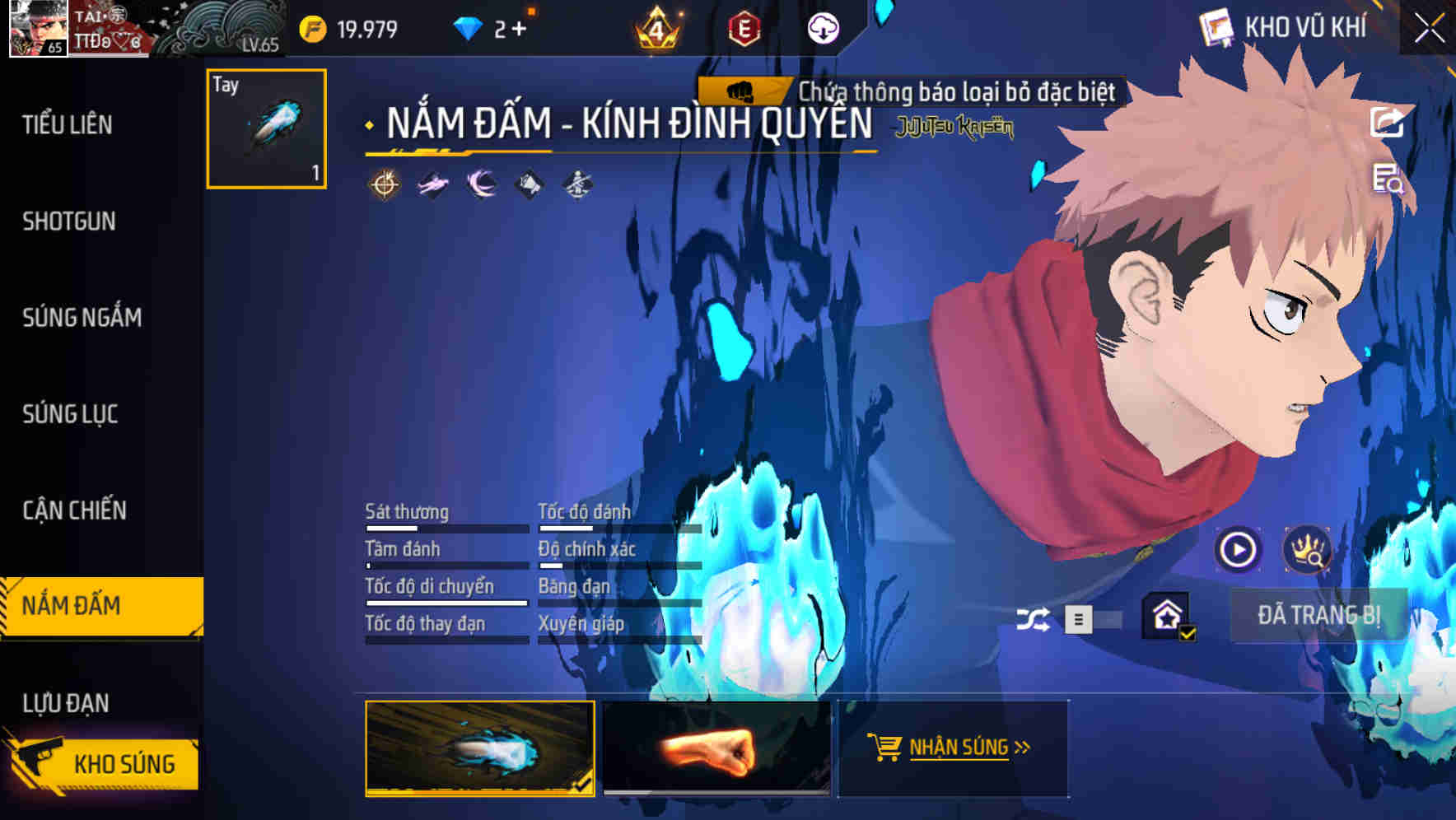The image size is (1456, 820).
Task: Click the crosshair accuracy attribute icon
Action: click(x=384, y=184)
